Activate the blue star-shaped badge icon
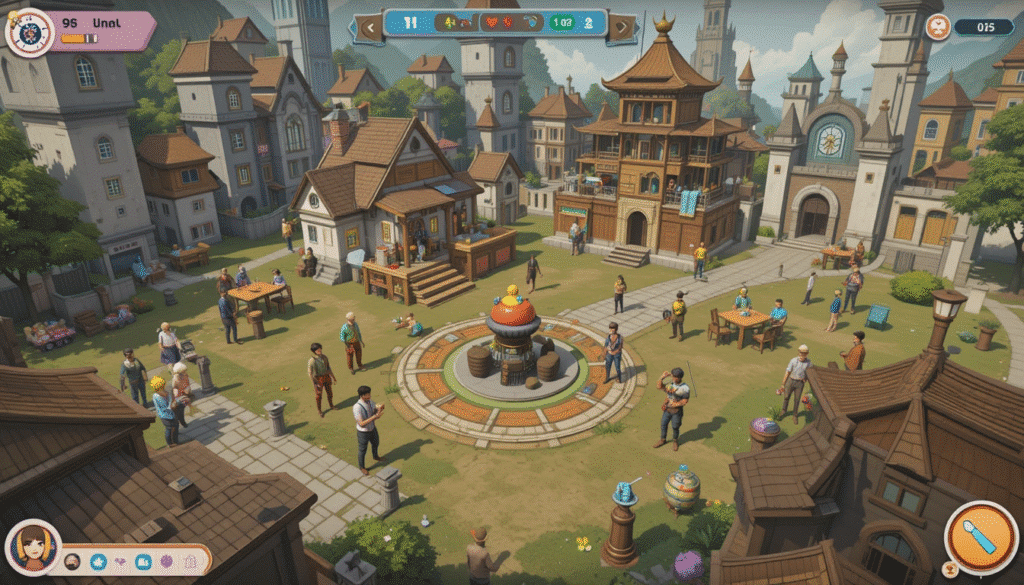Screen dimensions: 1024x585 coord(98,561)
